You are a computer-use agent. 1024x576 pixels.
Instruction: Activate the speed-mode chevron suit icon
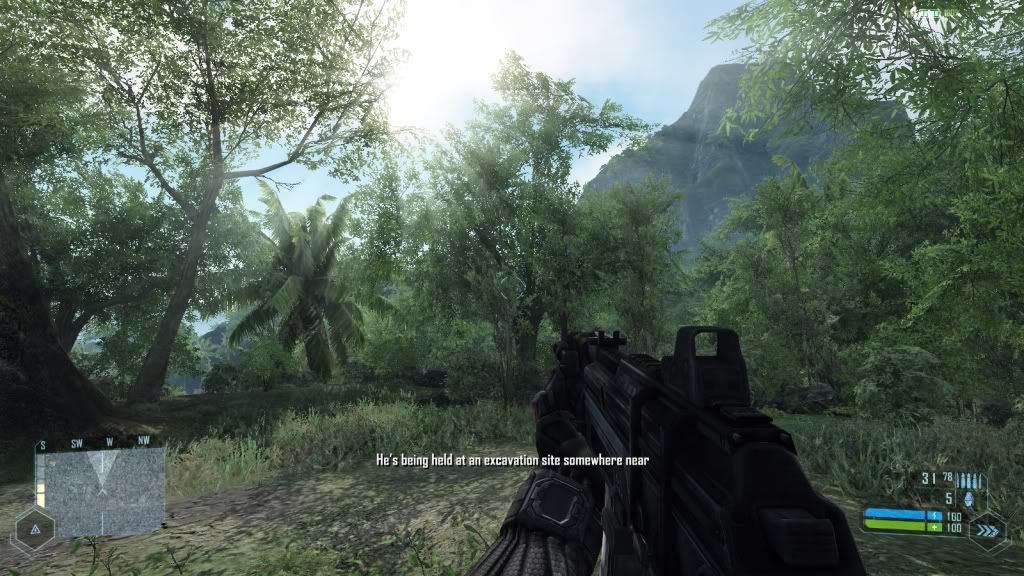(987, 530)
